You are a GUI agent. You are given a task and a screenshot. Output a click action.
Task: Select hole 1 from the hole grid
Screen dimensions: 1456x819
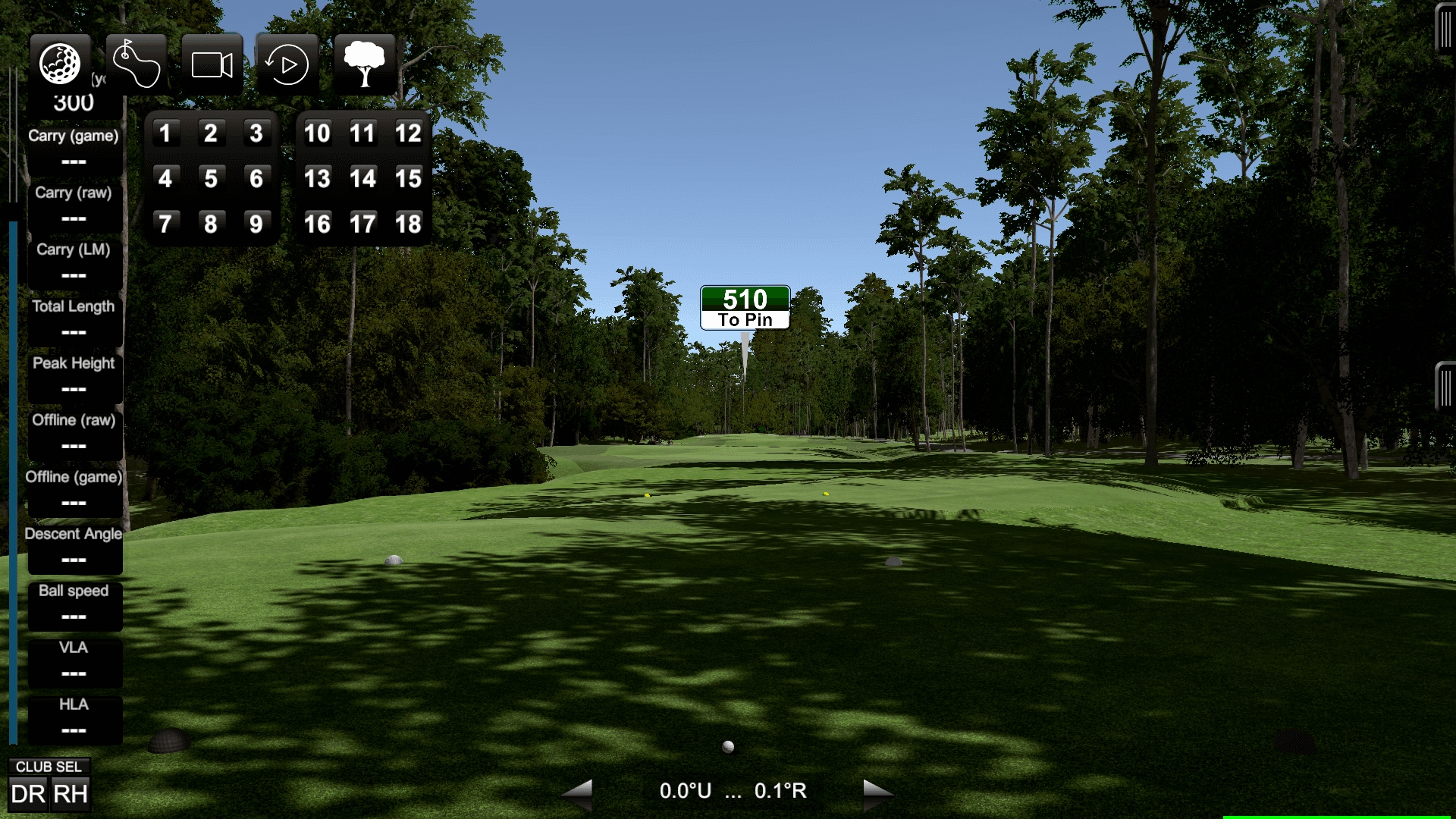165,133
